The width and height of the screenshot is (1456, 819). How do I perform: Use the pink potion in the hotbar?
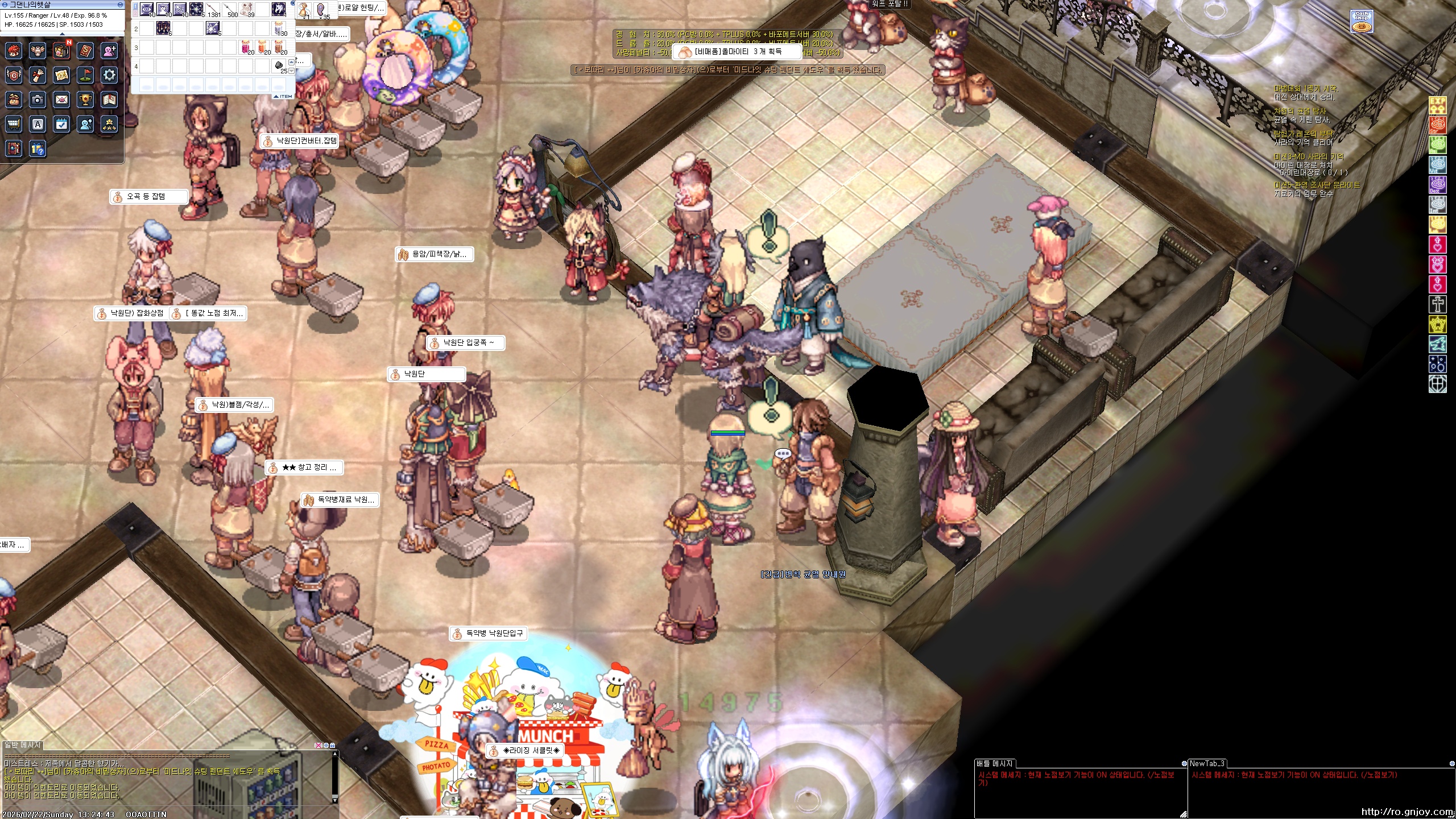[x=246, y=47]
